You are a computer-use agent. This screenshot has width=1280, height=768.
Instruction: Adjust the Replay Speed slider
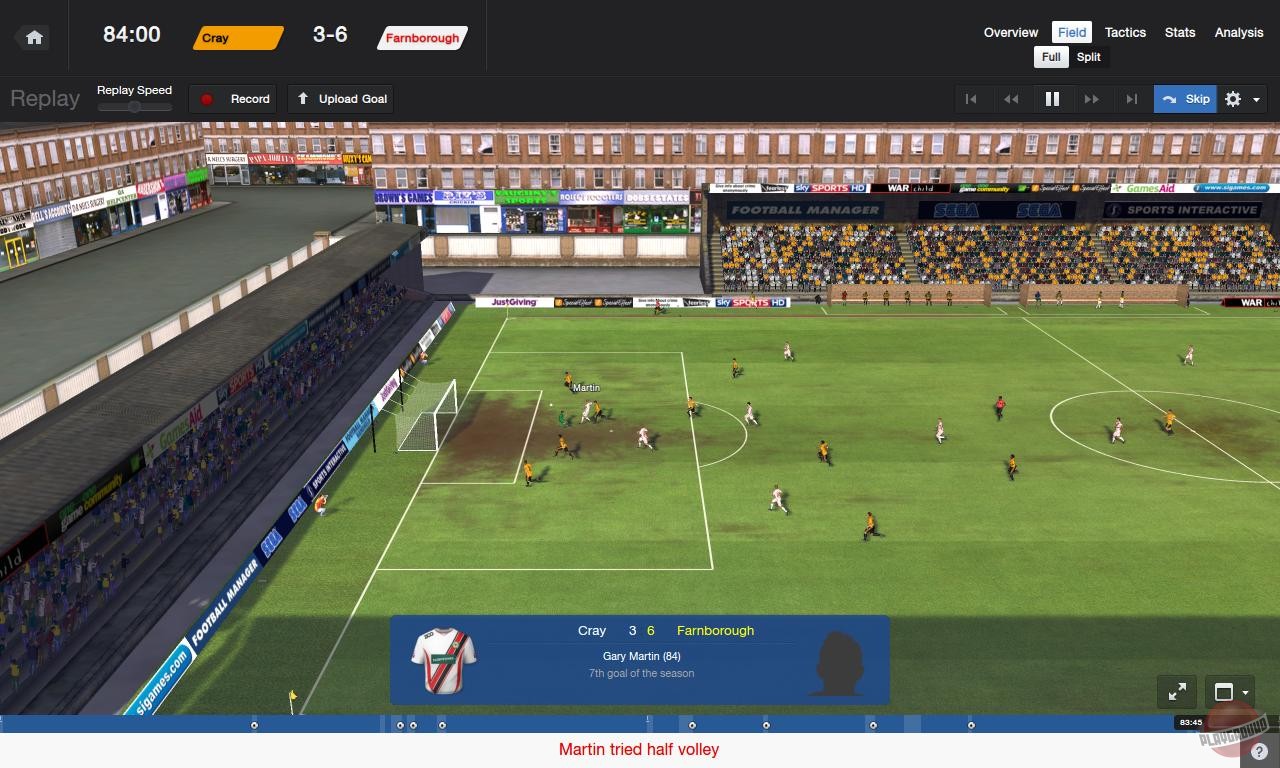(x=135, y=104)
